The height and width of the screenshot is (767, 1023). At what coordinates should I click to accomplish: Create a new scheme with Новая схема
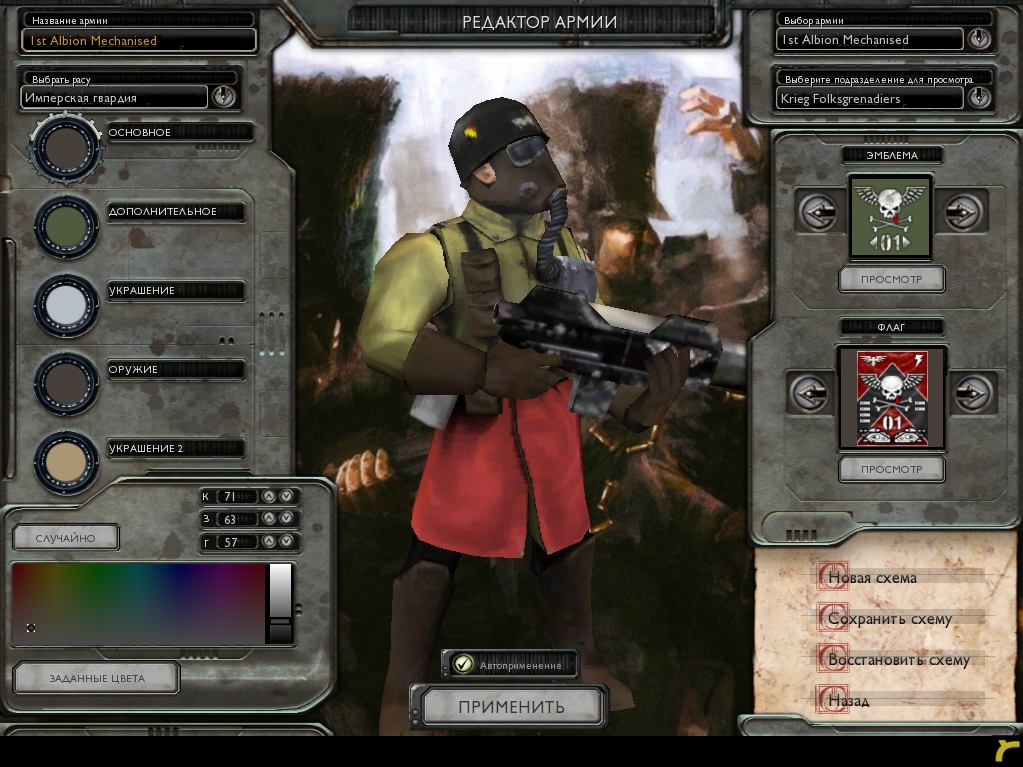coord(871,577)
